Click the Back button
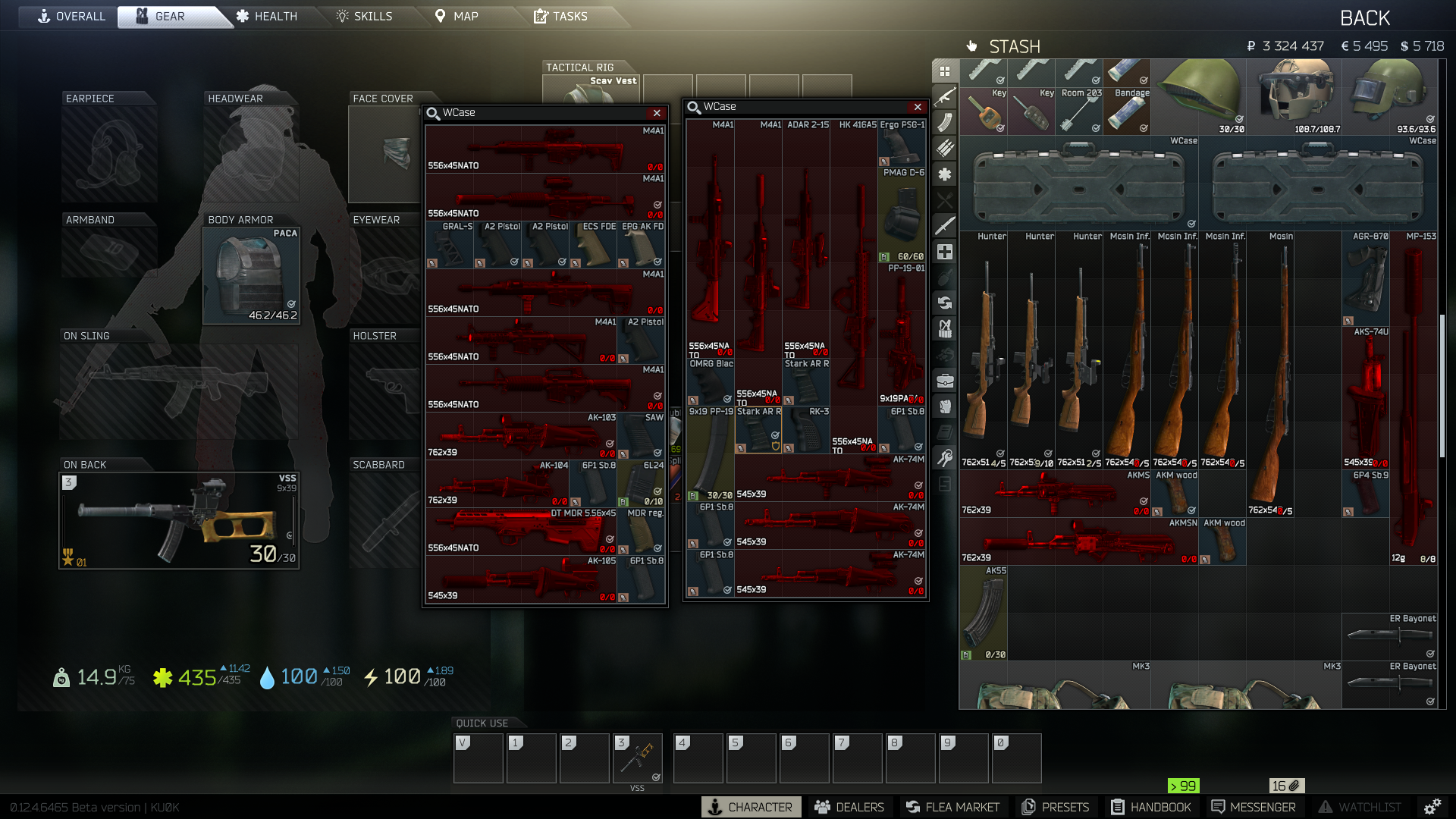The height and width of the screenshot is (819, 1456). click(1364, 18)
